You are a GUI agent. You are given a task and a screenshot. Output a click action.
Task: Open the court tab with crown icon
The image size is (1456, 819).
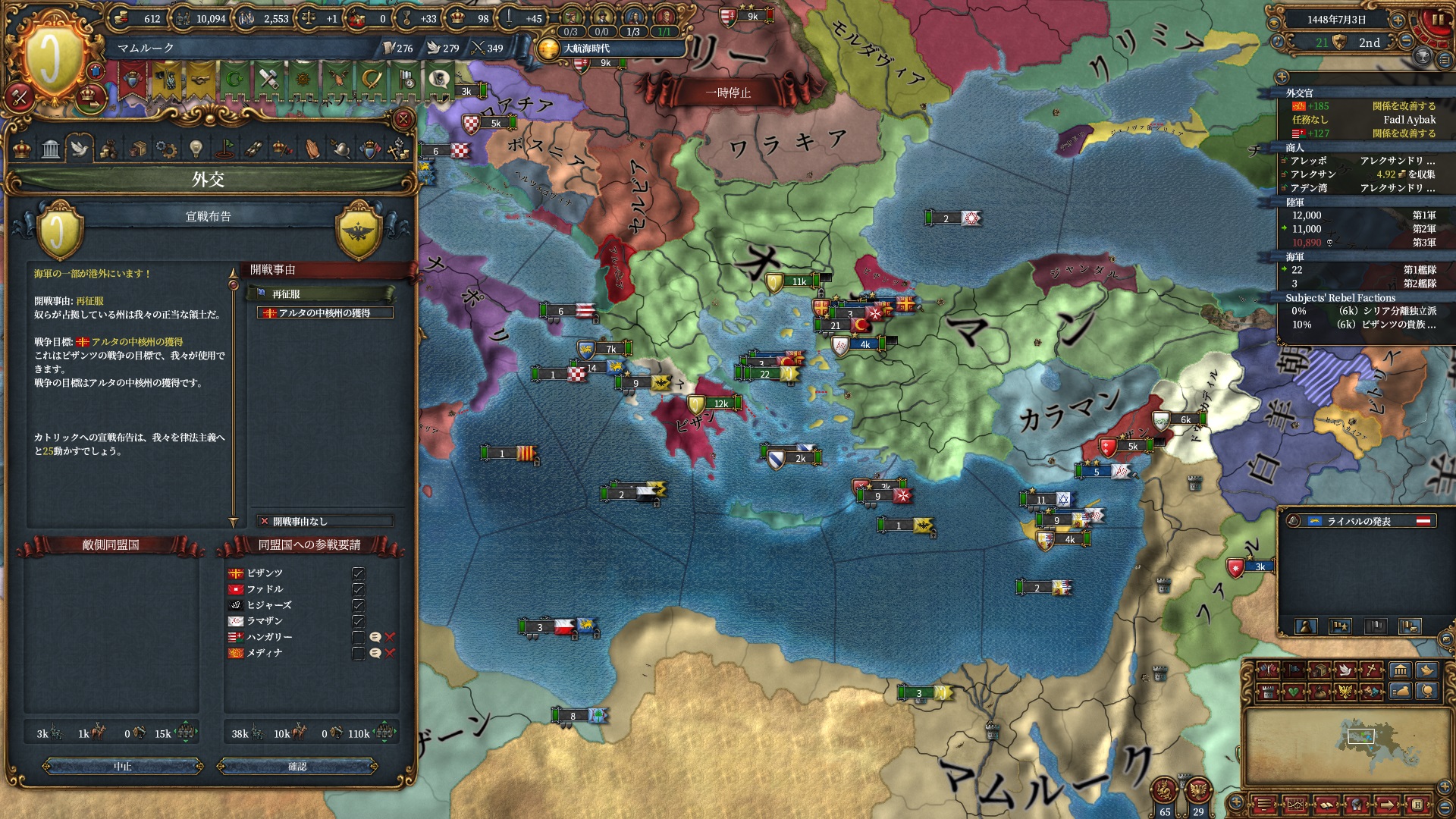coord(22,149)
